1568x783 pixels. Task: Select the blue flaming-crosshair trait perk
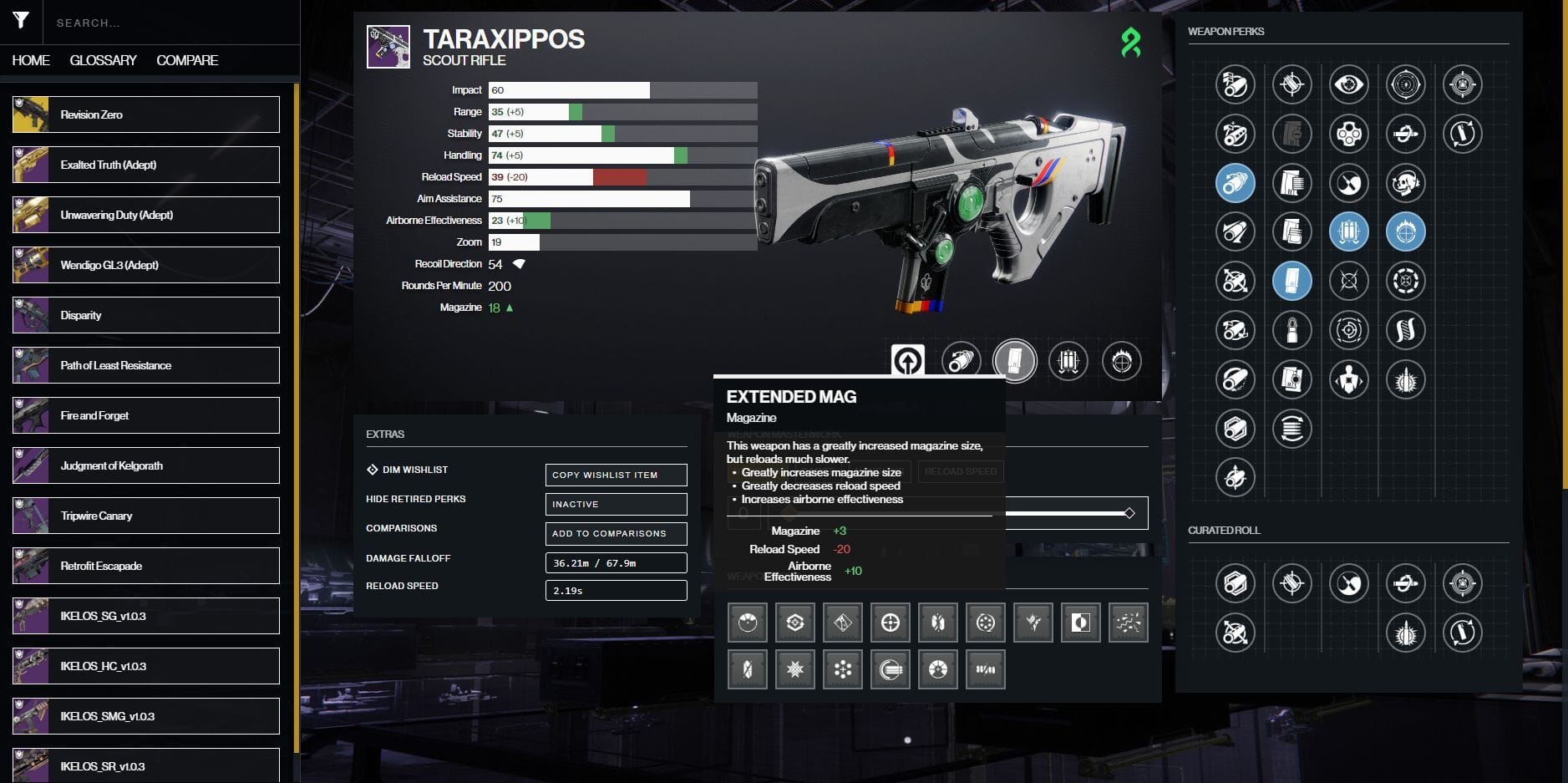pyautogui.click(x=1407, y=231)
